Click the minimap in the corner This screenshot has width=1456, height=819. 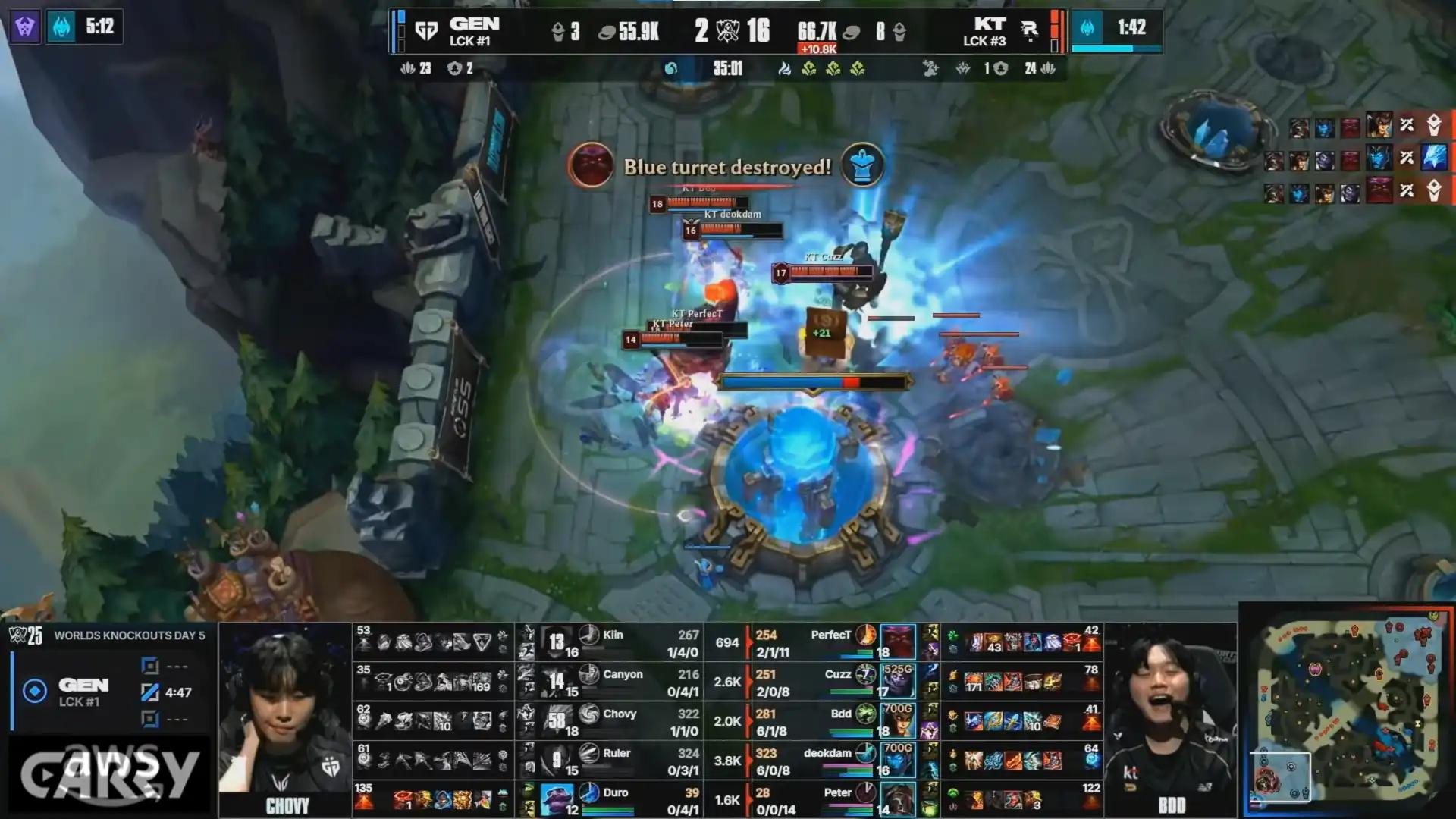(1348, 711)
